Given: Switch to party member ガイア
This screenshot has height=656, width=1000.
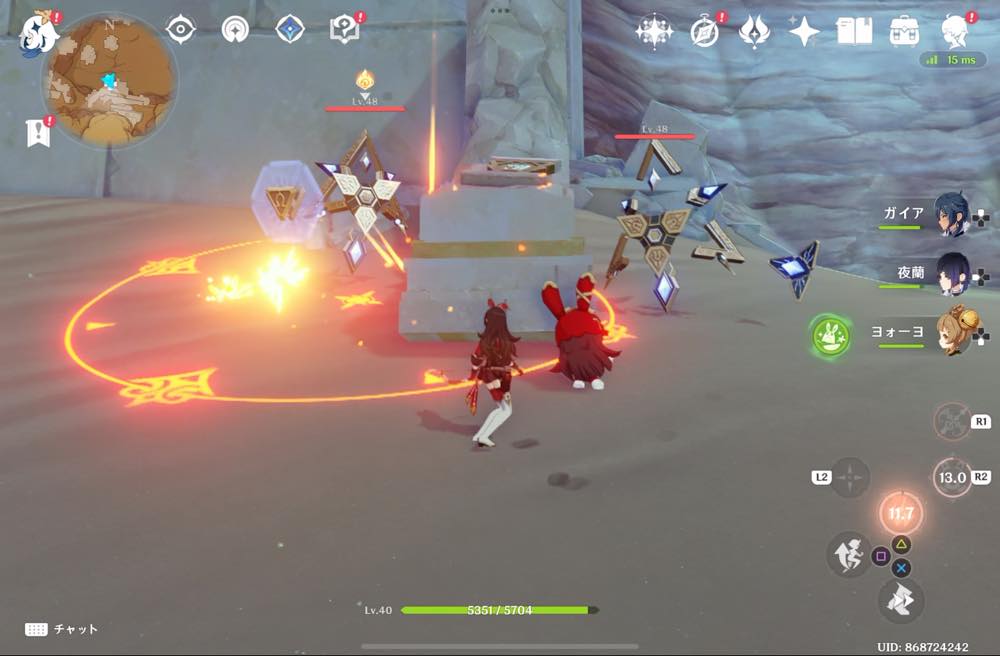Looking at the screenshot, I should tap(950, 214).
